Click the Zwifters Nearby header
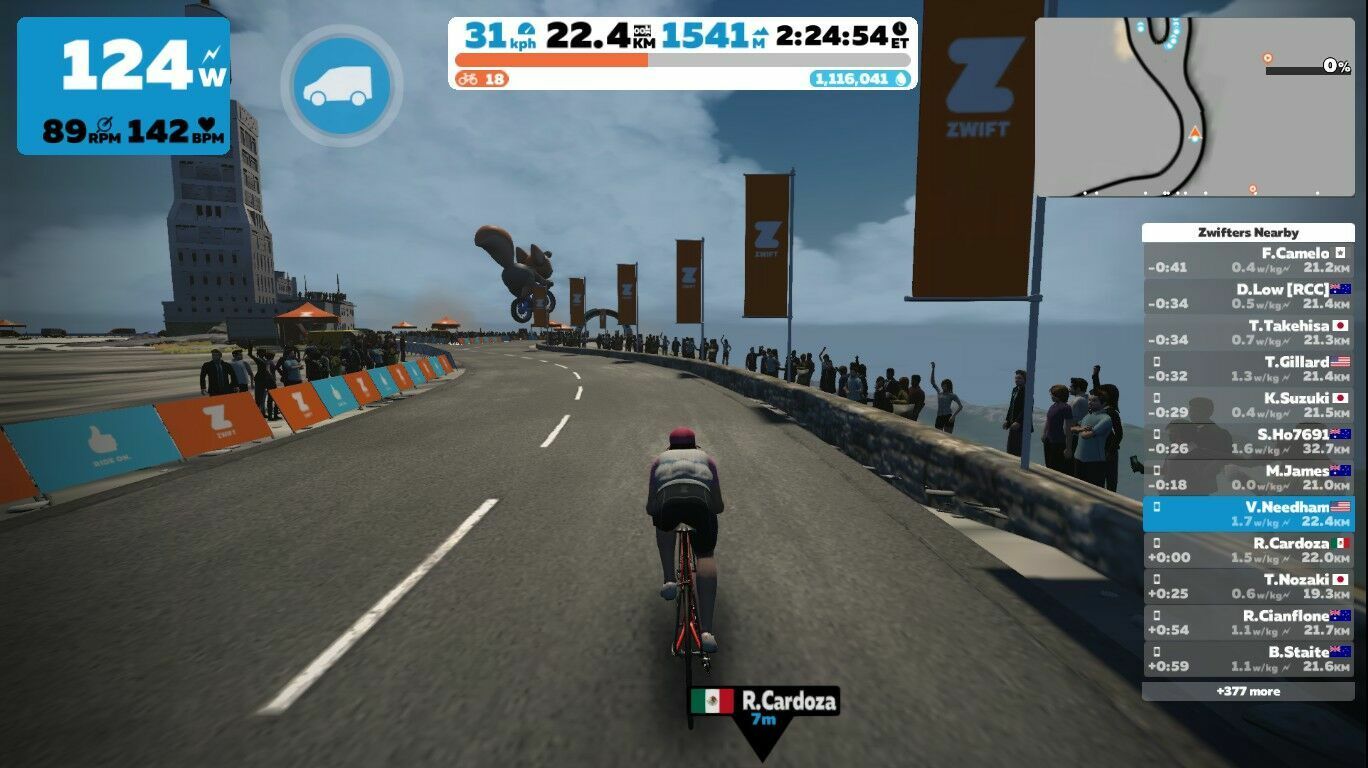 click(x=1248, y=232)
